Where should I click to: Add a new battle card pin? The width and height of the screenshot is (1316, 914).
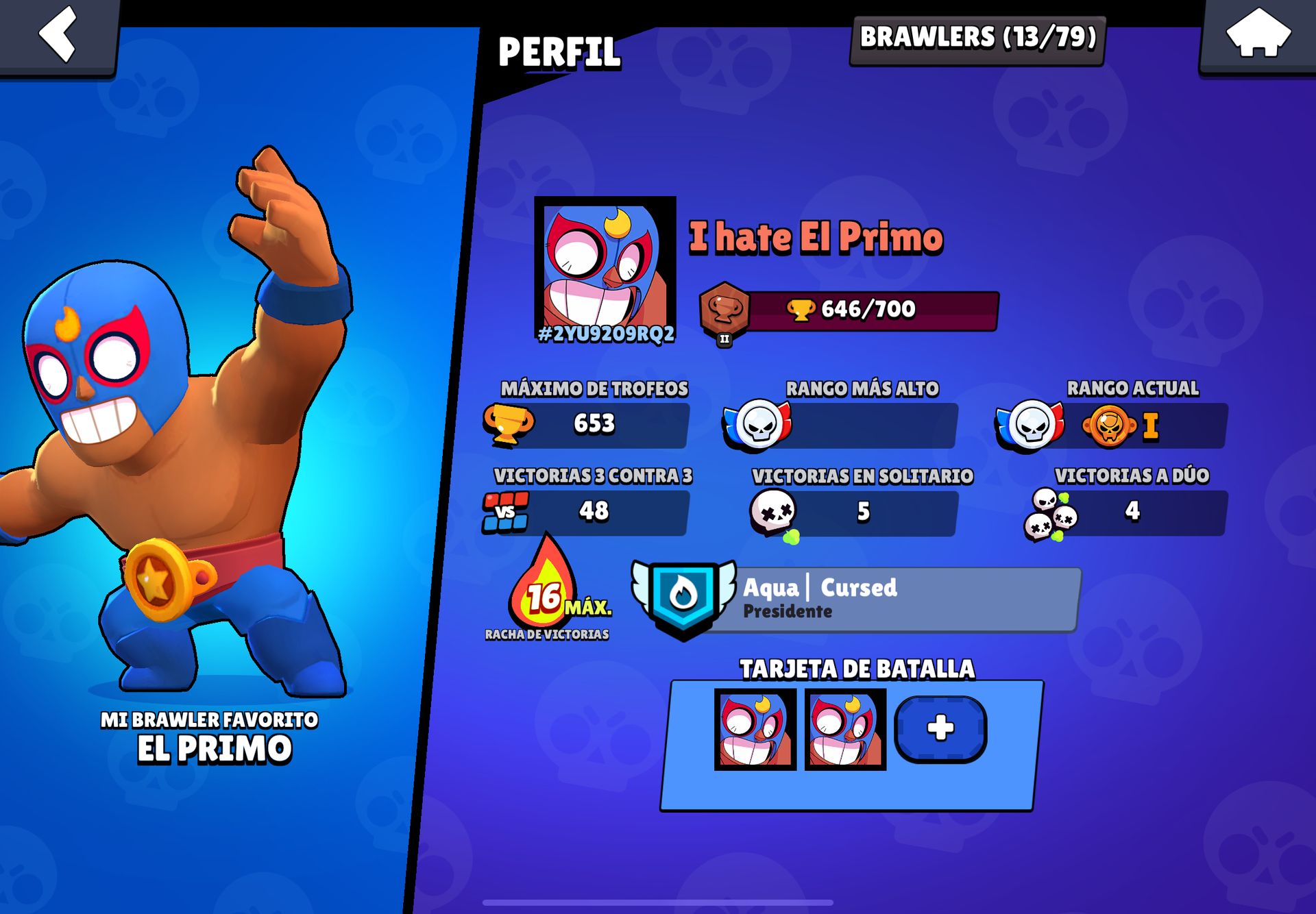940,728
